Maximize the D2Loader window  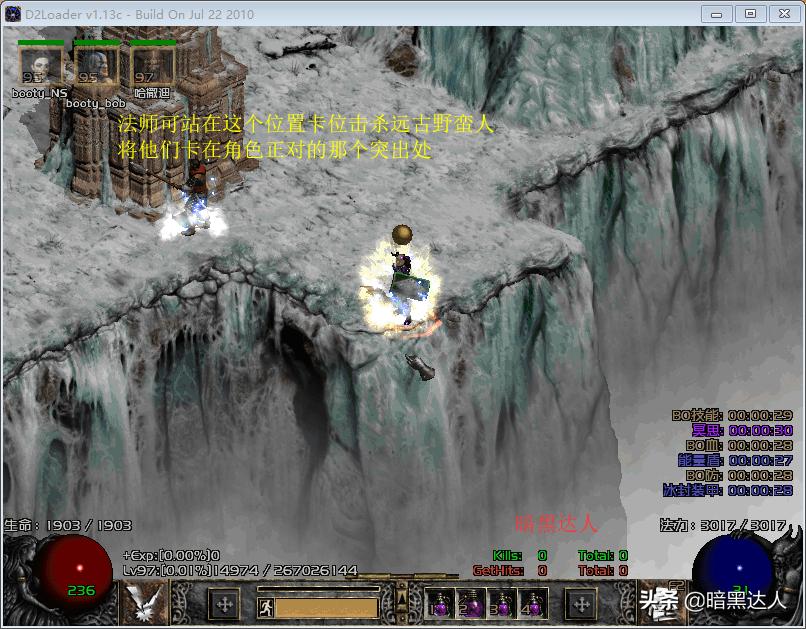pos(751,14)
